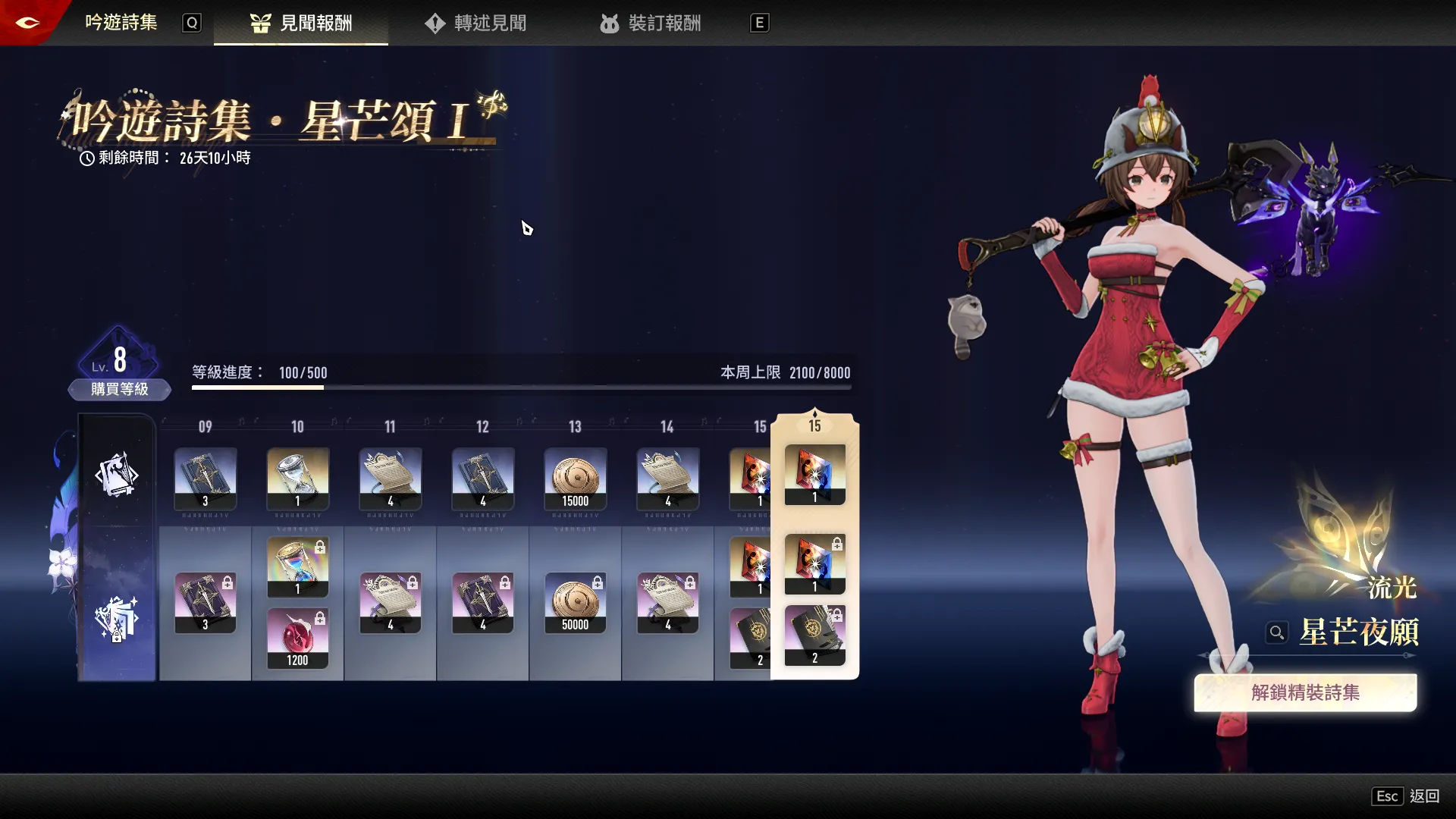The width and height of the screenshot is (1456, 819).
Task: Unlock premium with 解鎖精裝詩集 button
Action: pyautogui.click(x=1304, y=692)
